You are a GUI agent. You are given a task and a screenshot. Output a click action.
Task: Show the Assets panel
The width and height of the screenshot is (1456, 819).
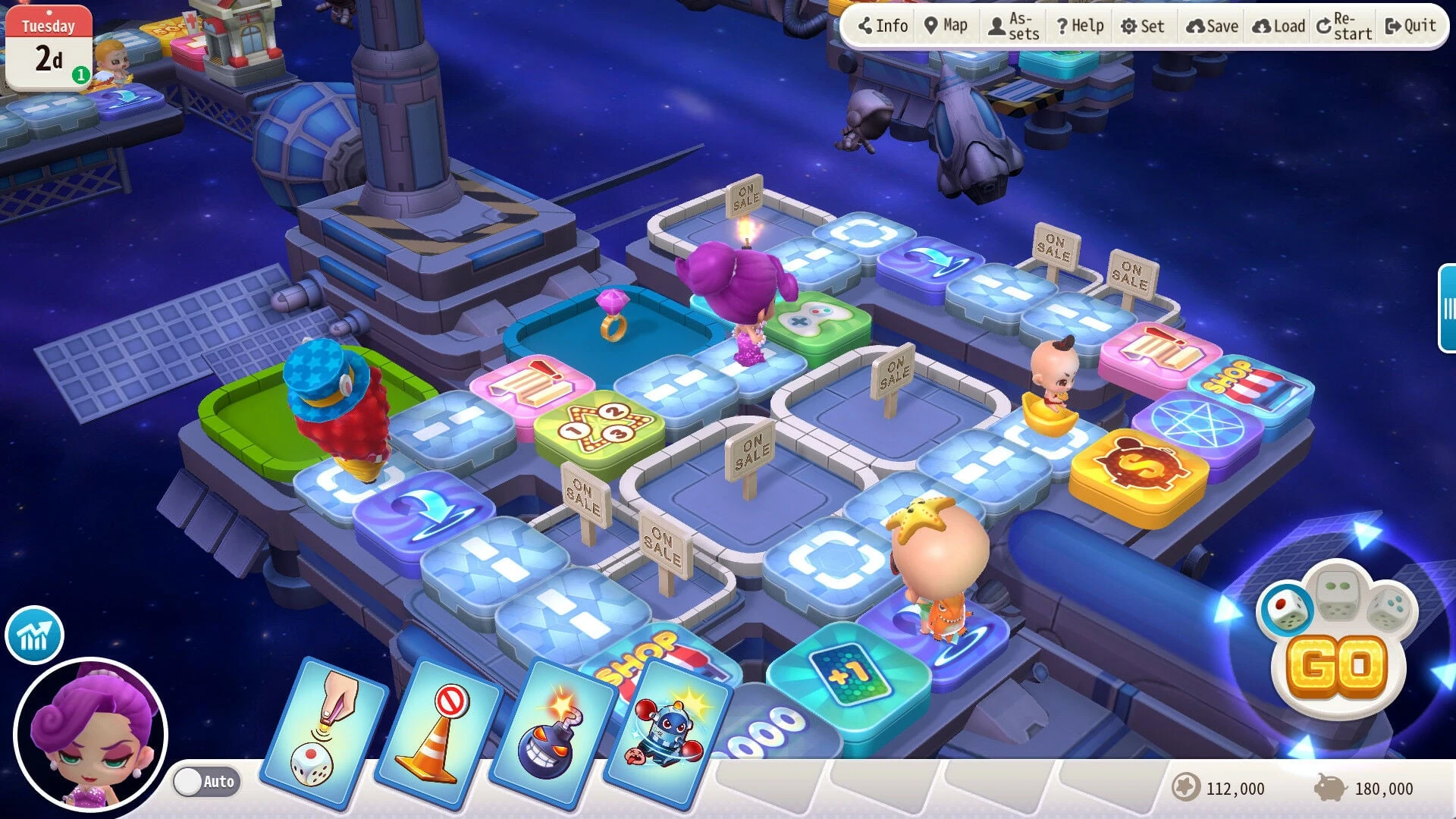[1014, 27]
